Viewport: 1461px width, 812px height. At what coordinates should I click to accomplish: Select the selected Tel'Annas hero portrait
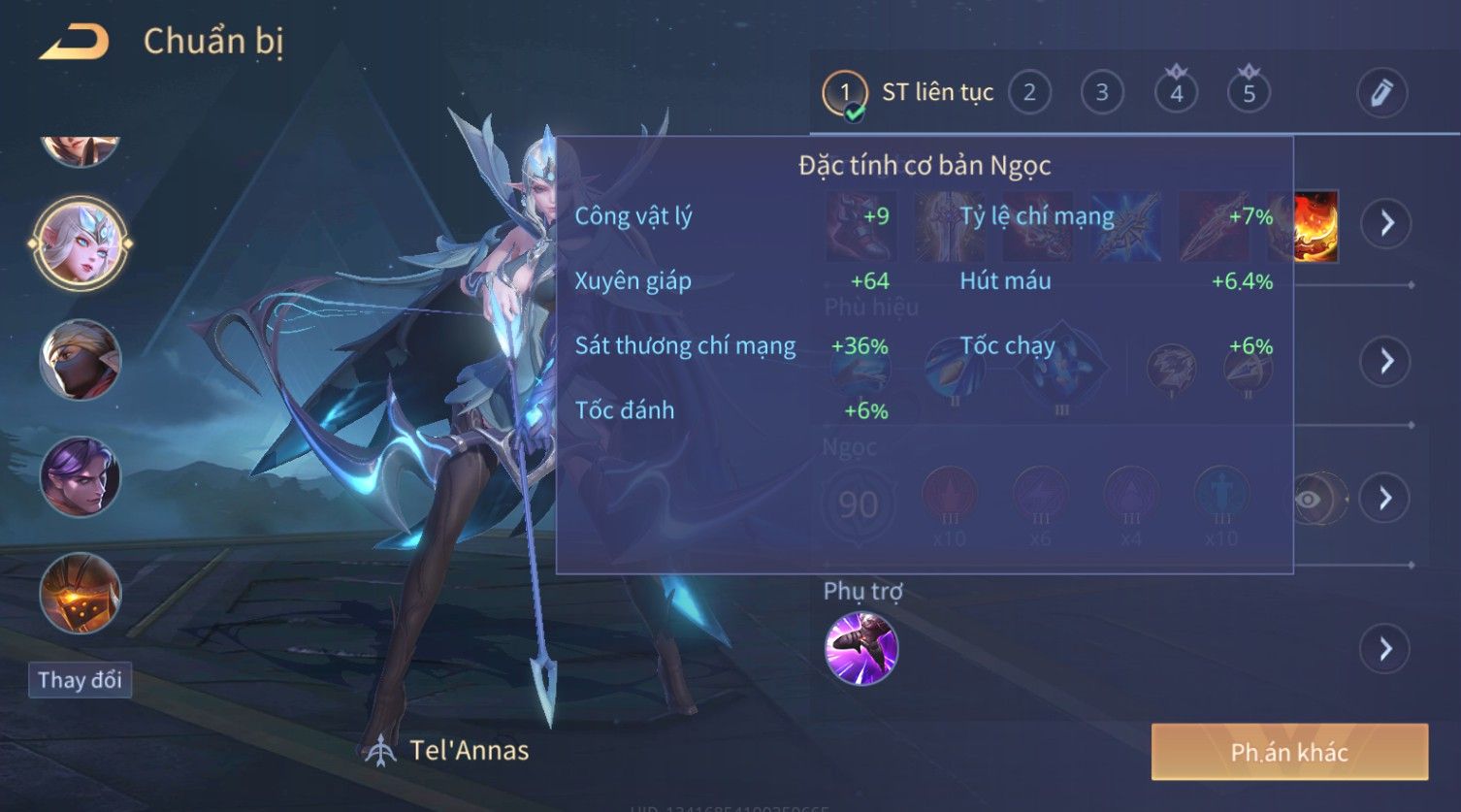pyautogui.click(x=80, y=243)
